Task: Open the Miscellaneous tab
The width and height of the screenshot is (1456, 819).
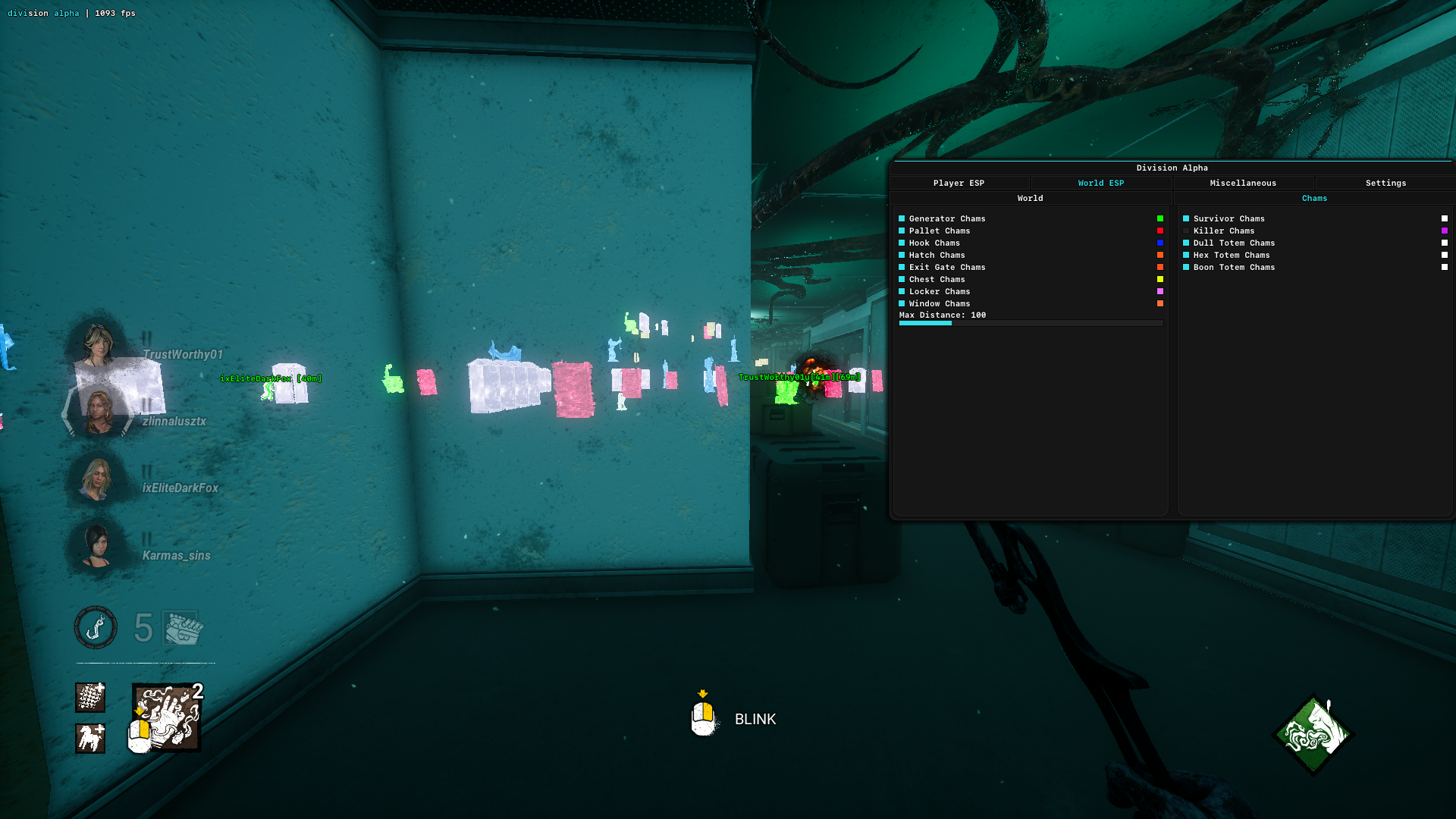Action: coord(1243,183)
